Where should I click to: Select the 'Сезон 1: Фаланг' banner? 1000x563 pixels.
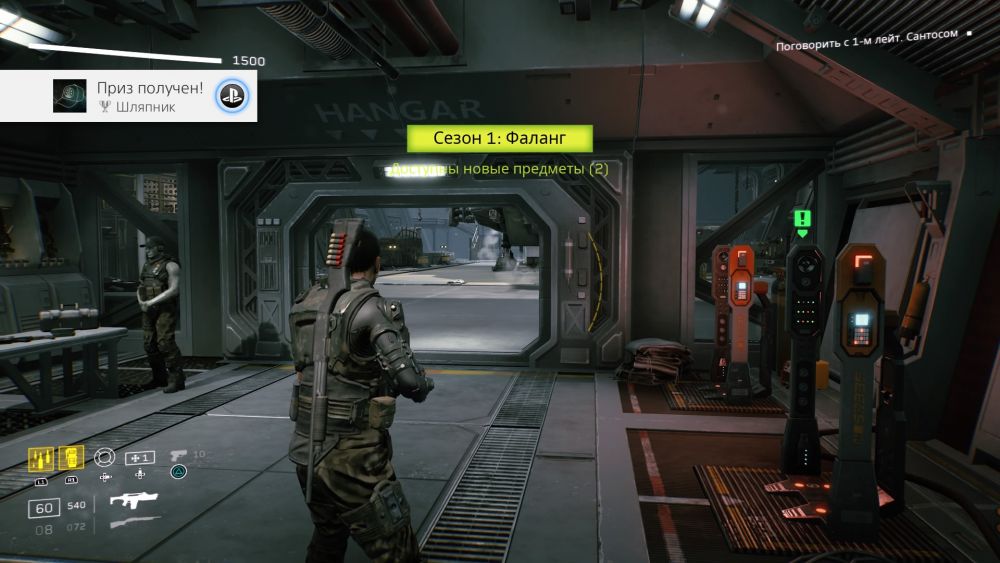pyautogui.click(x=500, y=139)
